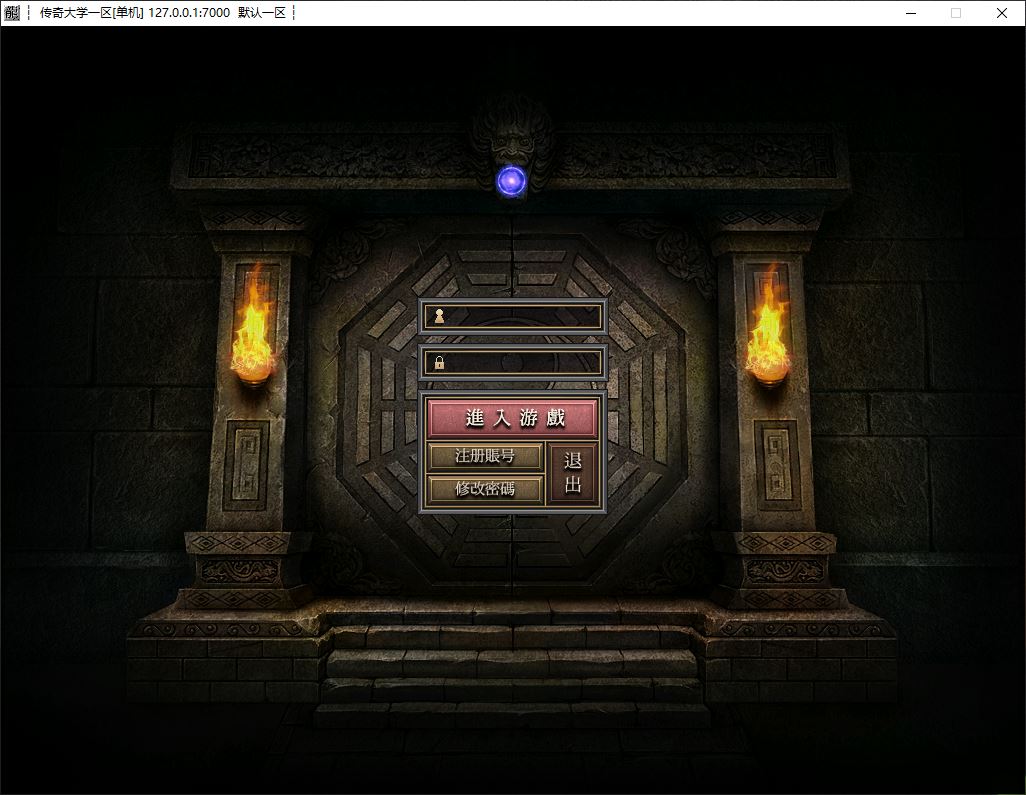This screenshot has width=1026, height=795.
Task: Minimize the game window
Action: point(910,13)
